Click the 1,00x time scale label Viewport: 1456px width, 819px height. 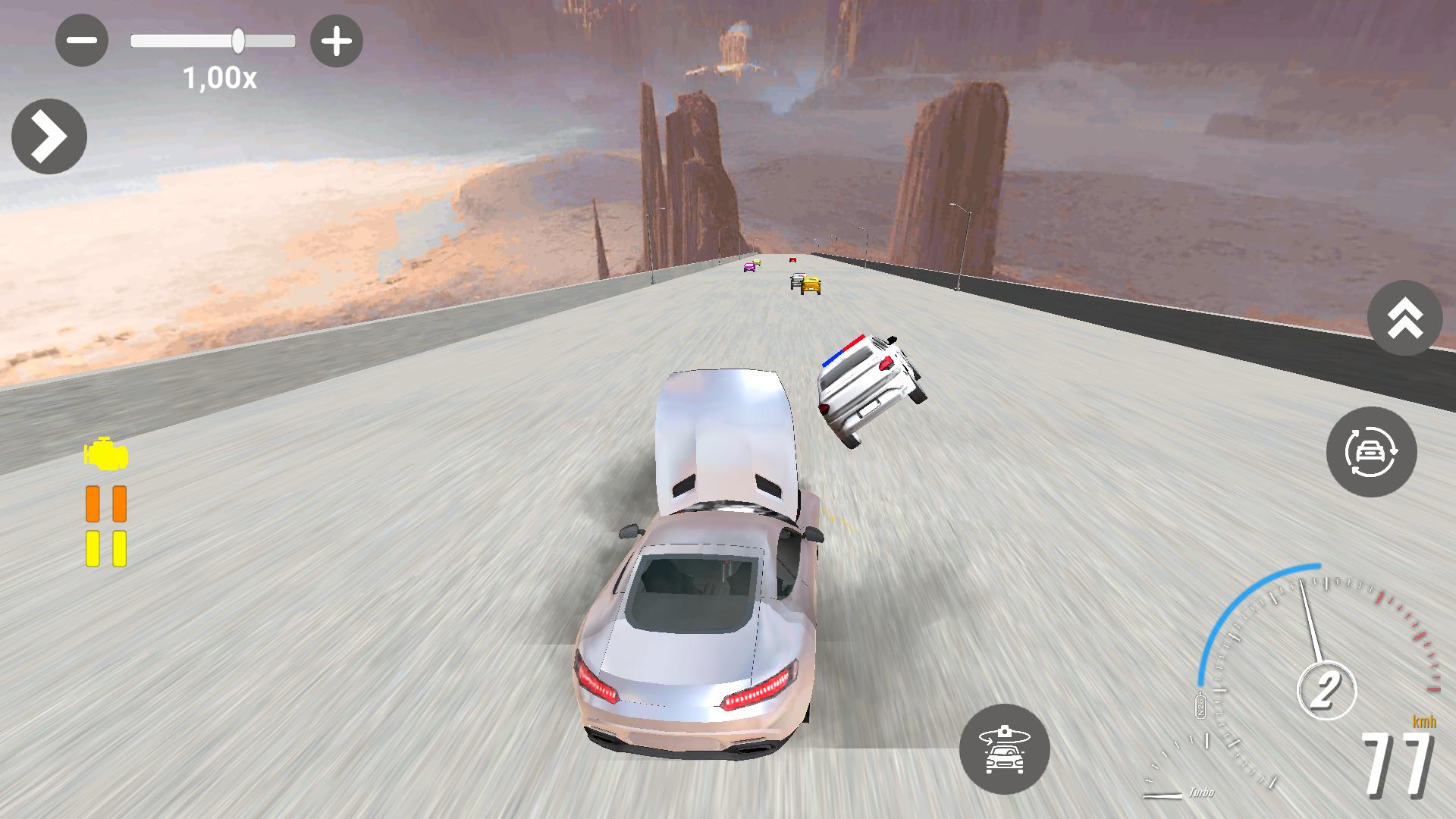(x=218, y=77)
